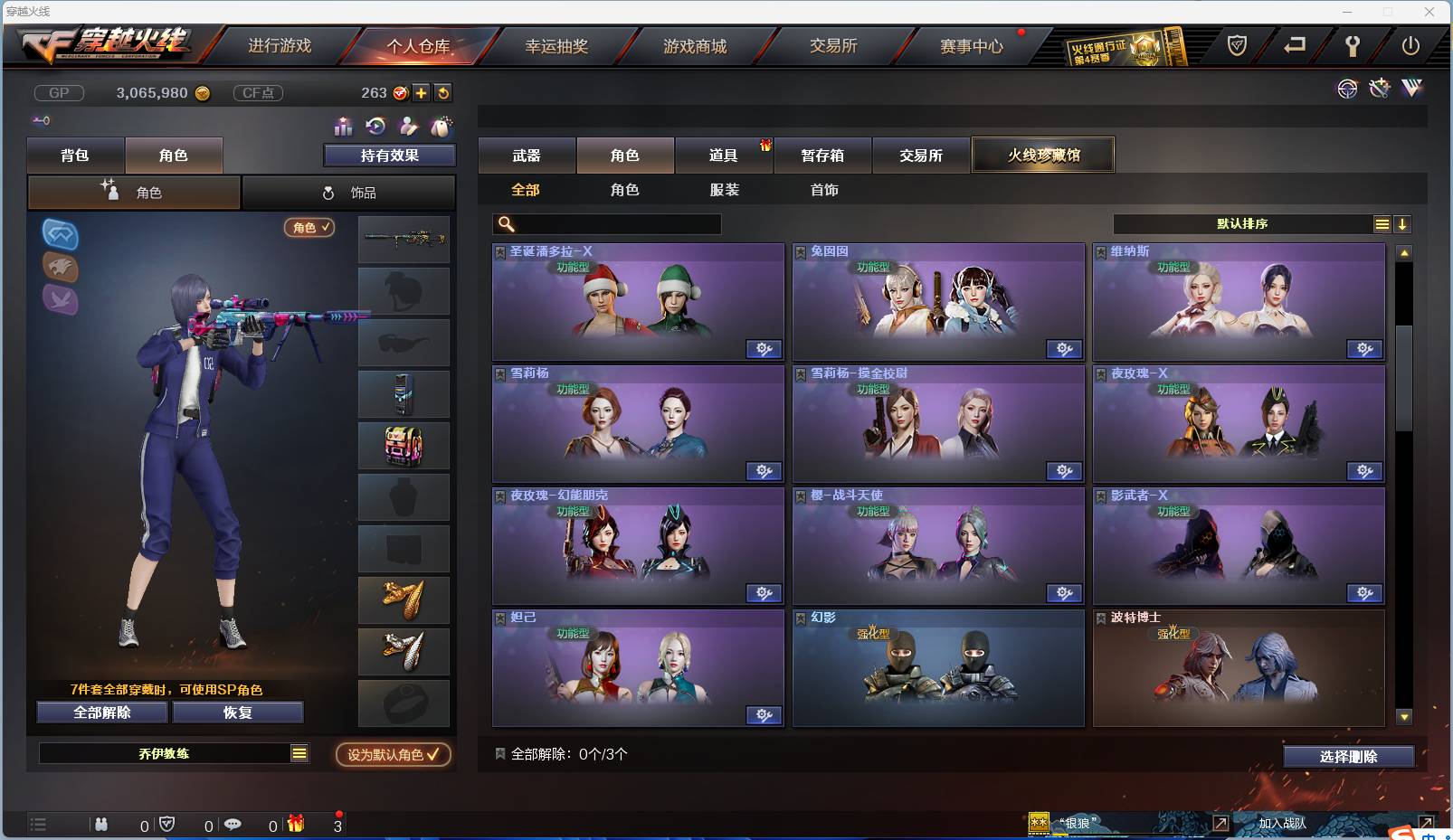This screenshot has width=1453, height=840.
Task: Click the dog tag collection icon
Action: [x=442, y=126]
